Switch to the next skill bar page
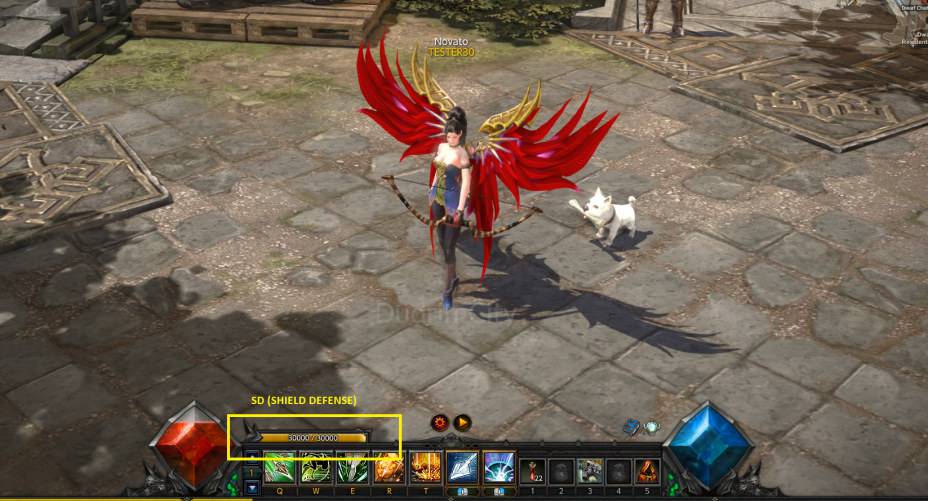Viewport: 928px width, 501px height. [x=251, y=487]
